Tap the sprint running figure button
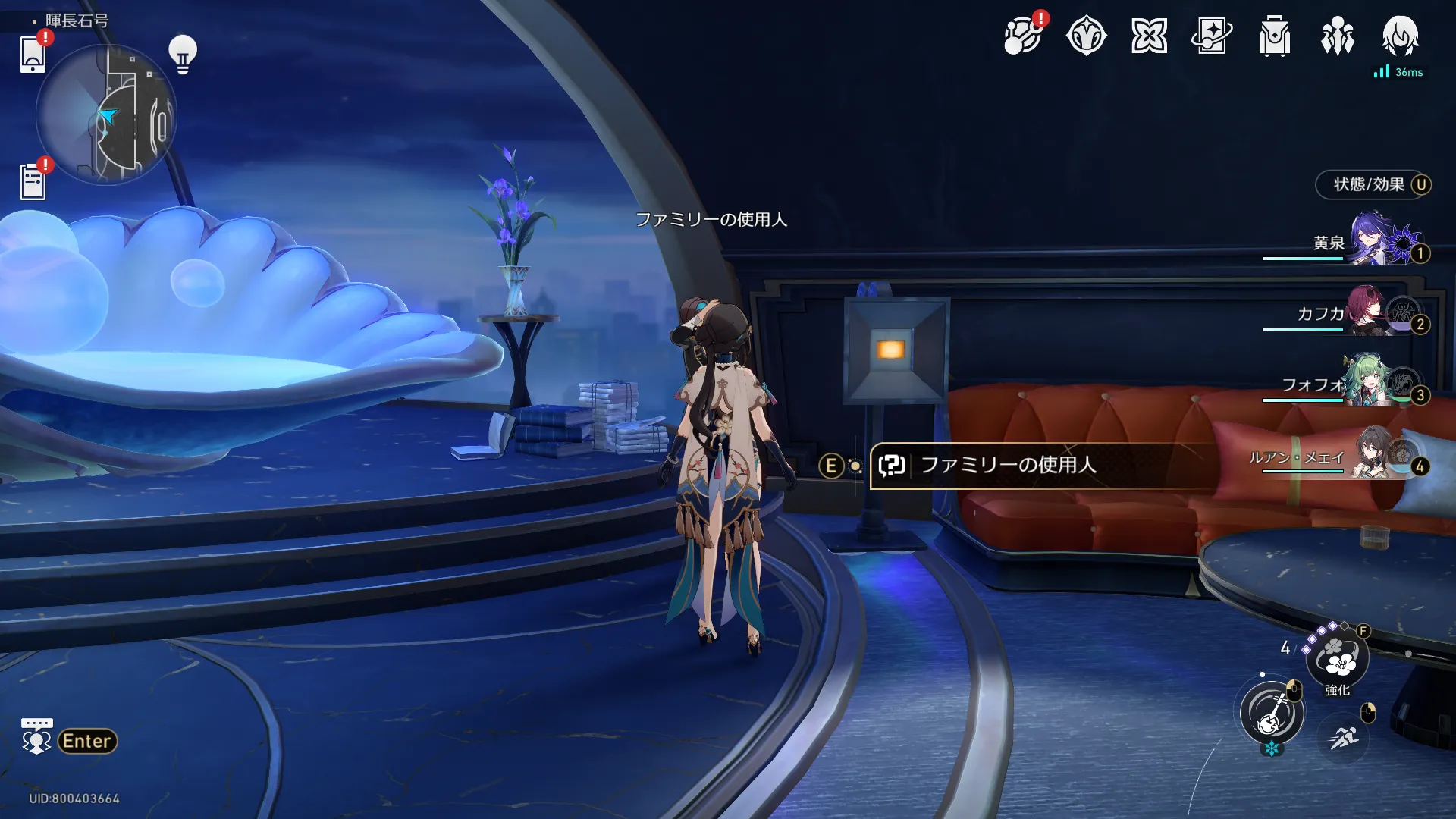Viewport: 1456px width, 819px height. (x=1343, y=736)
